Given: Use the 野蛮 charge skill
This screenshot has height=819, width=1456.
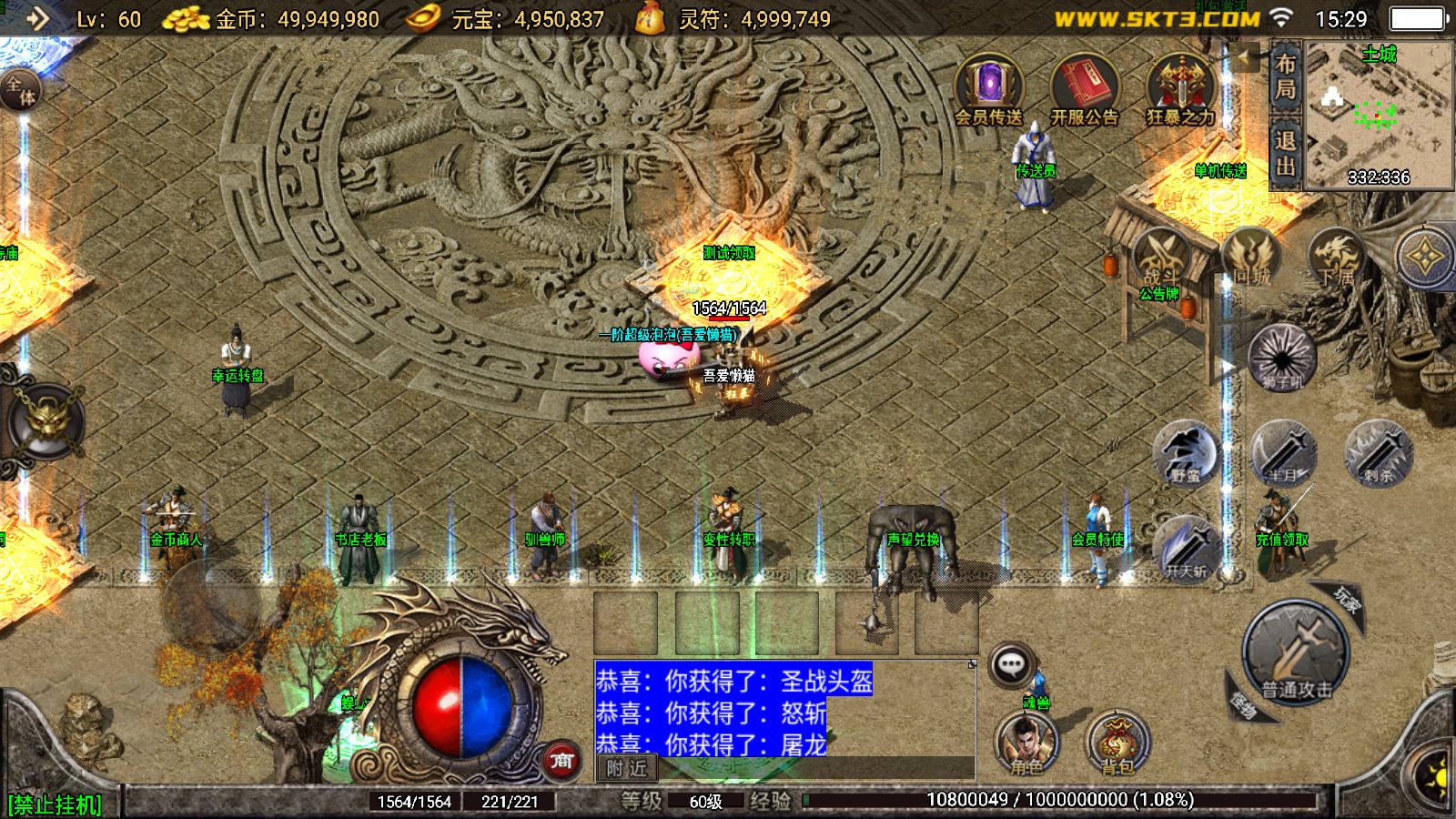Looking at the screenshot, I should [1185, 452].
